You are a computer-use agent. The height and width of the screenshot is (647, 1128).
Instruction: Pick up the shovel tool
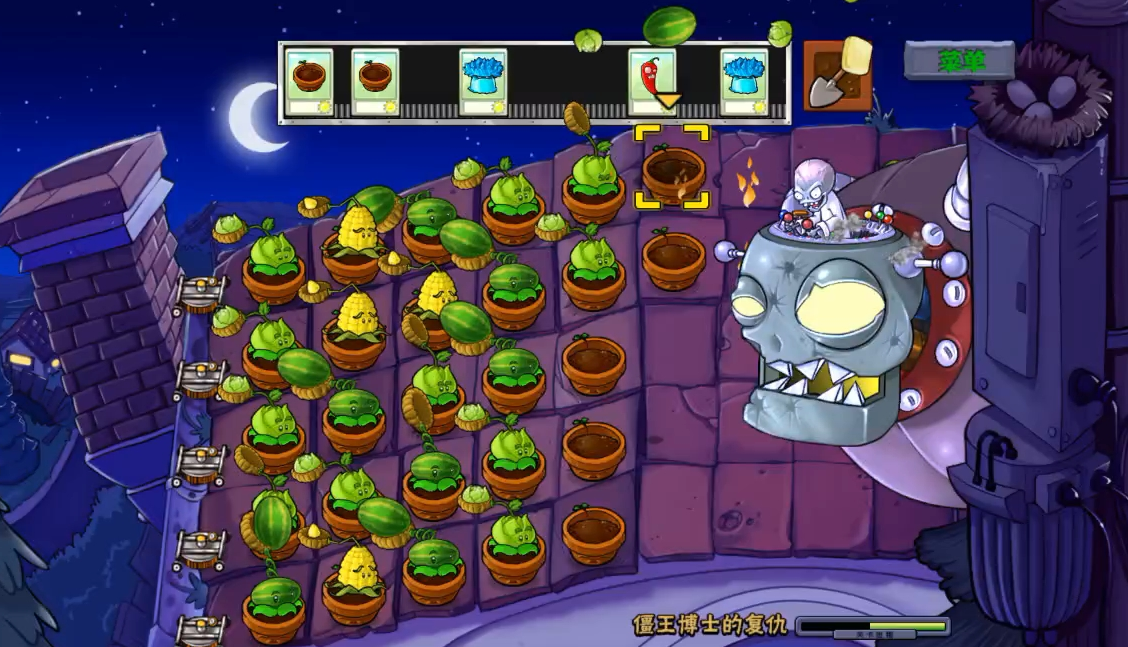837,76
